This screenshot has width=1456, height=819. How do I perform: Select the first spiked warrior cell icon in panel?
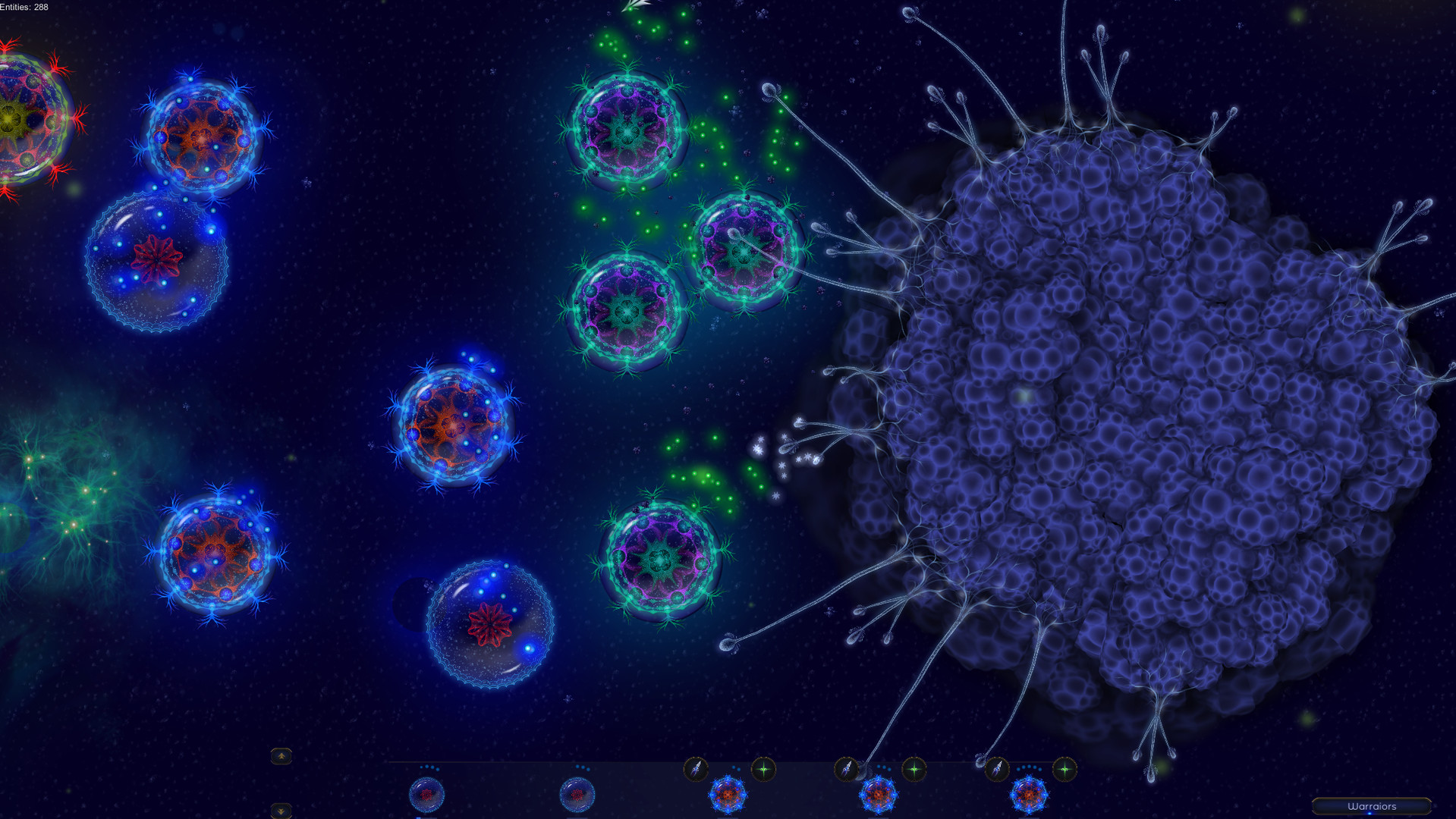click(x=728, y=793)
